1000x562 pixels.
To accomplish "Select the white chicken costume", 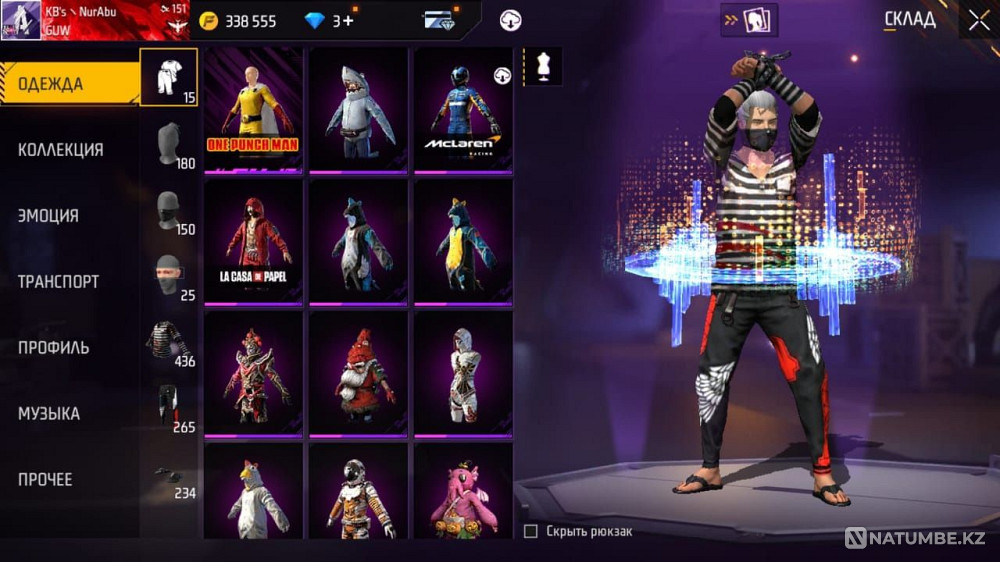I will point(253,492).
